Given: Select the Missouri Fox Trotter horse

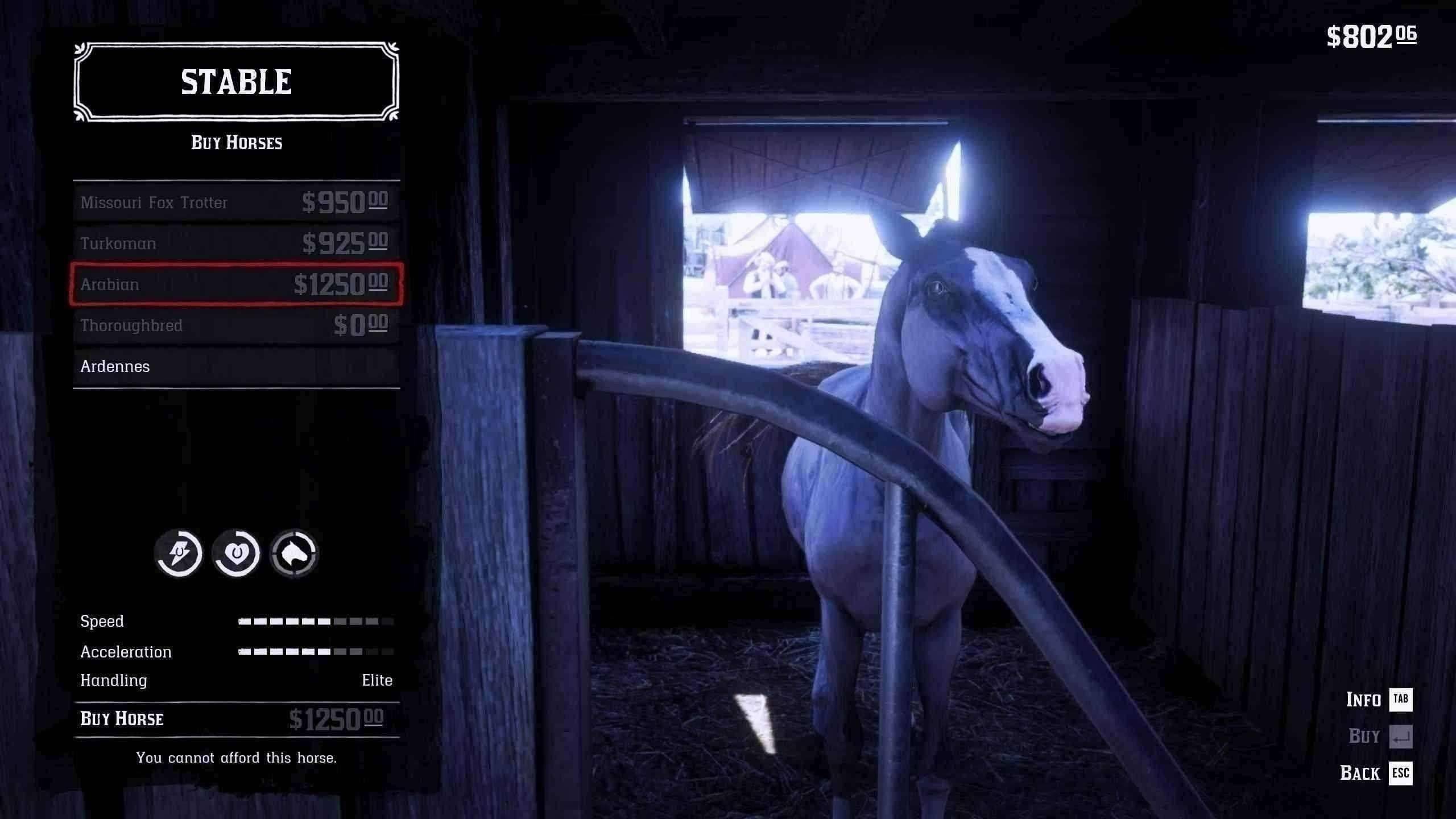Looking at the screenshot, I should coord(236,202).
